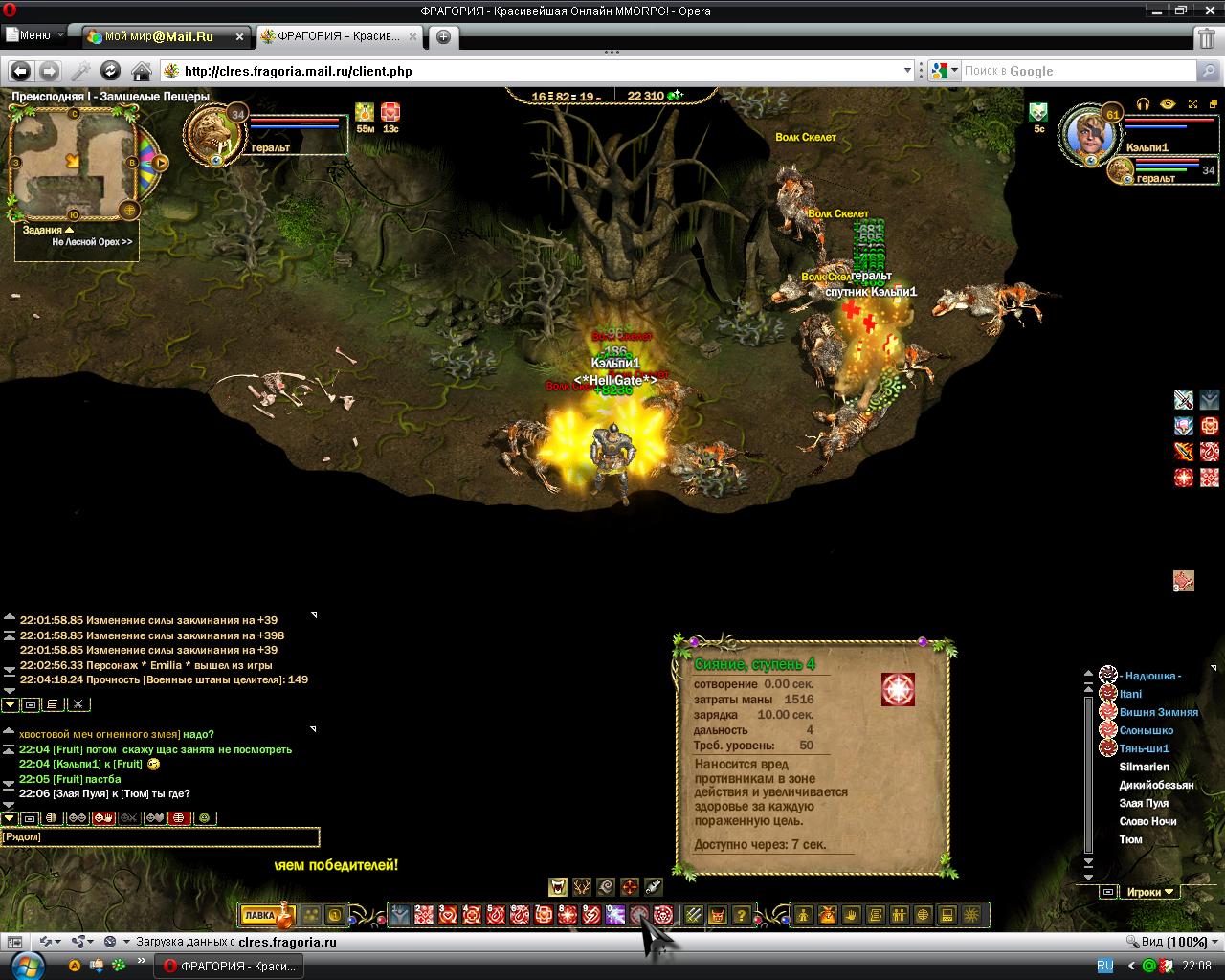
Task: Switch to fullscreen with the arrows icon
Action: (x=1192, y=103)
